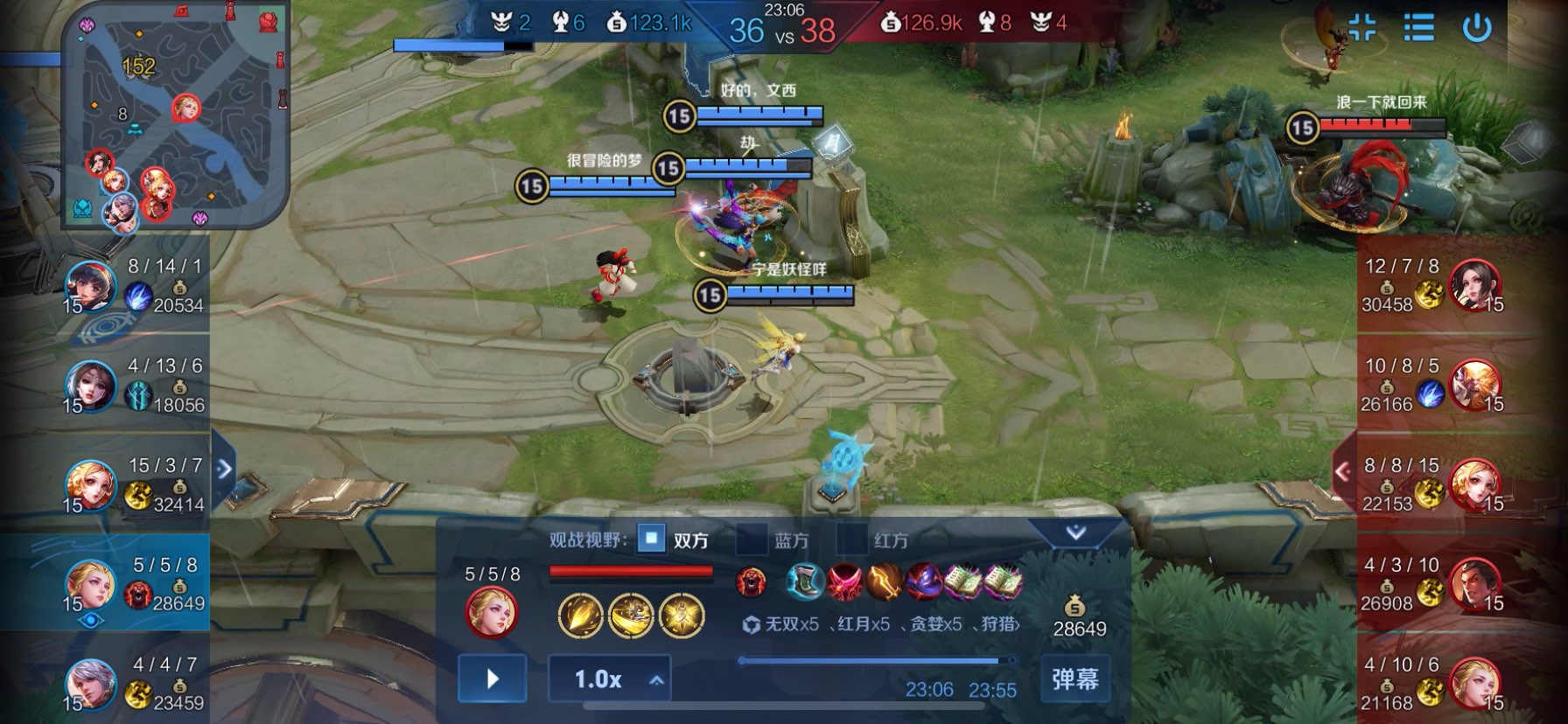Click the selected hero portrait in panel

[492, 610]
